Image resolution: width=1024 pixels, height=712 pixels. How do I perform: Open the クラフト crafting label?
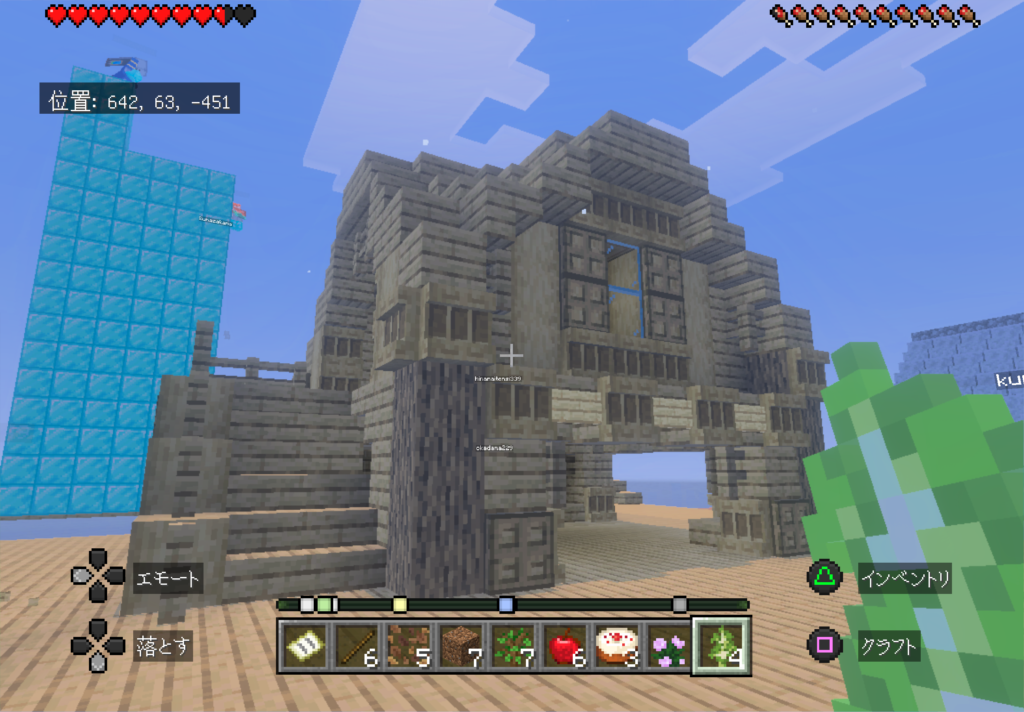pos(888,646)
